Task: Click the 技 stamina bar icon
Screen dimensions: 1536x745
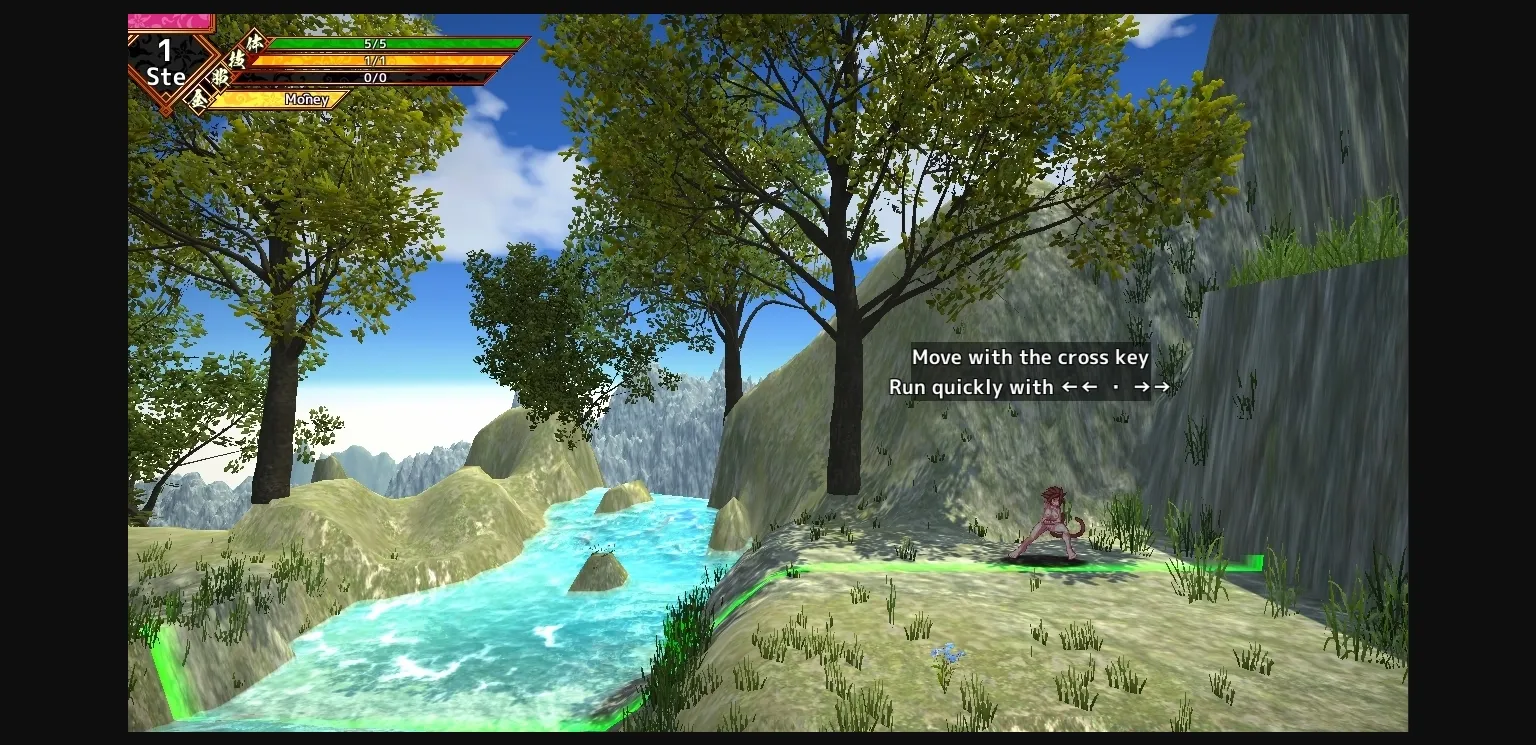Action: tap(238, 59)
